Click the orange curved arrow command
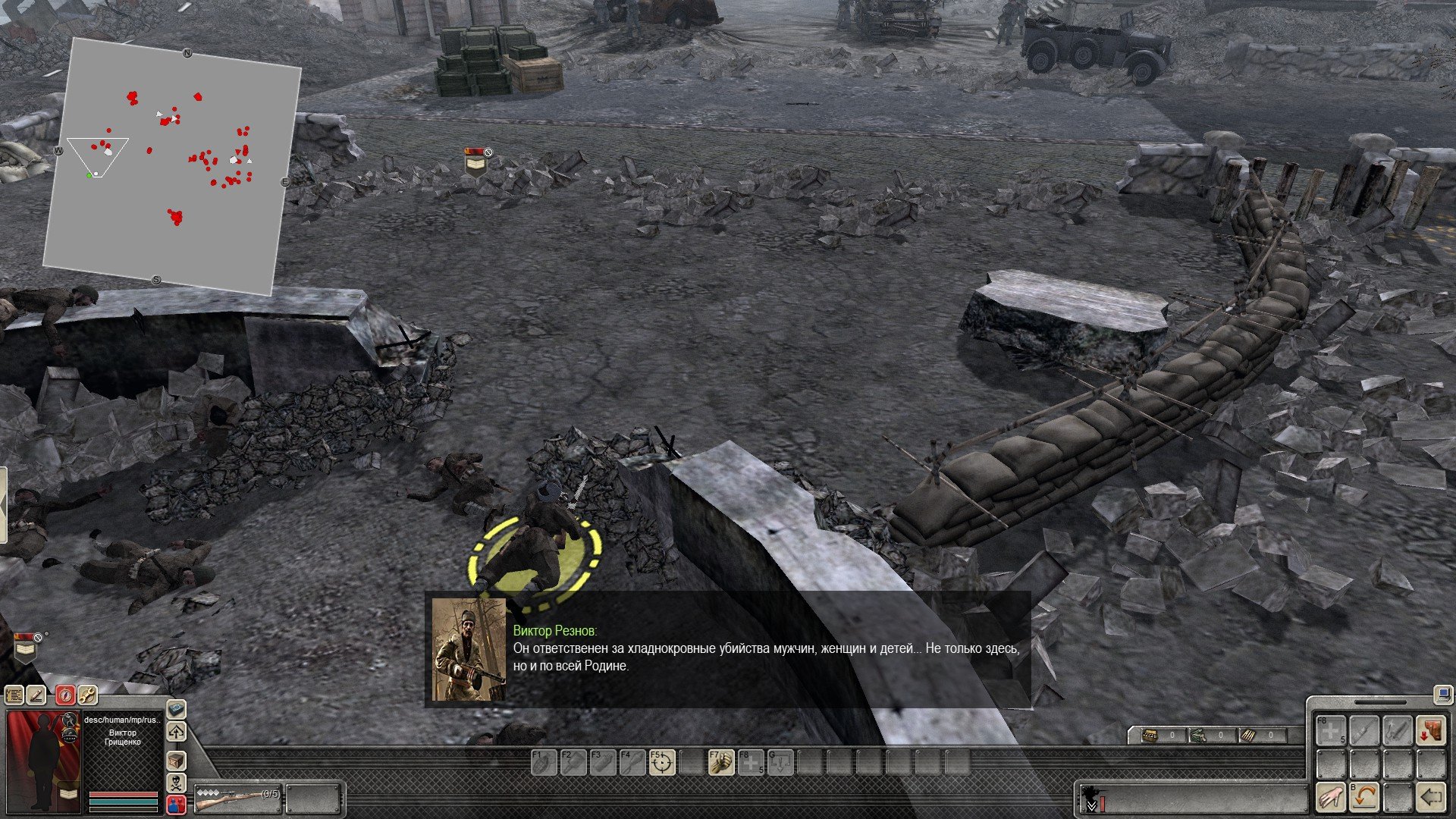Image resolution: width=1456 pixels, height=819 pixels. pos(1364,797)
